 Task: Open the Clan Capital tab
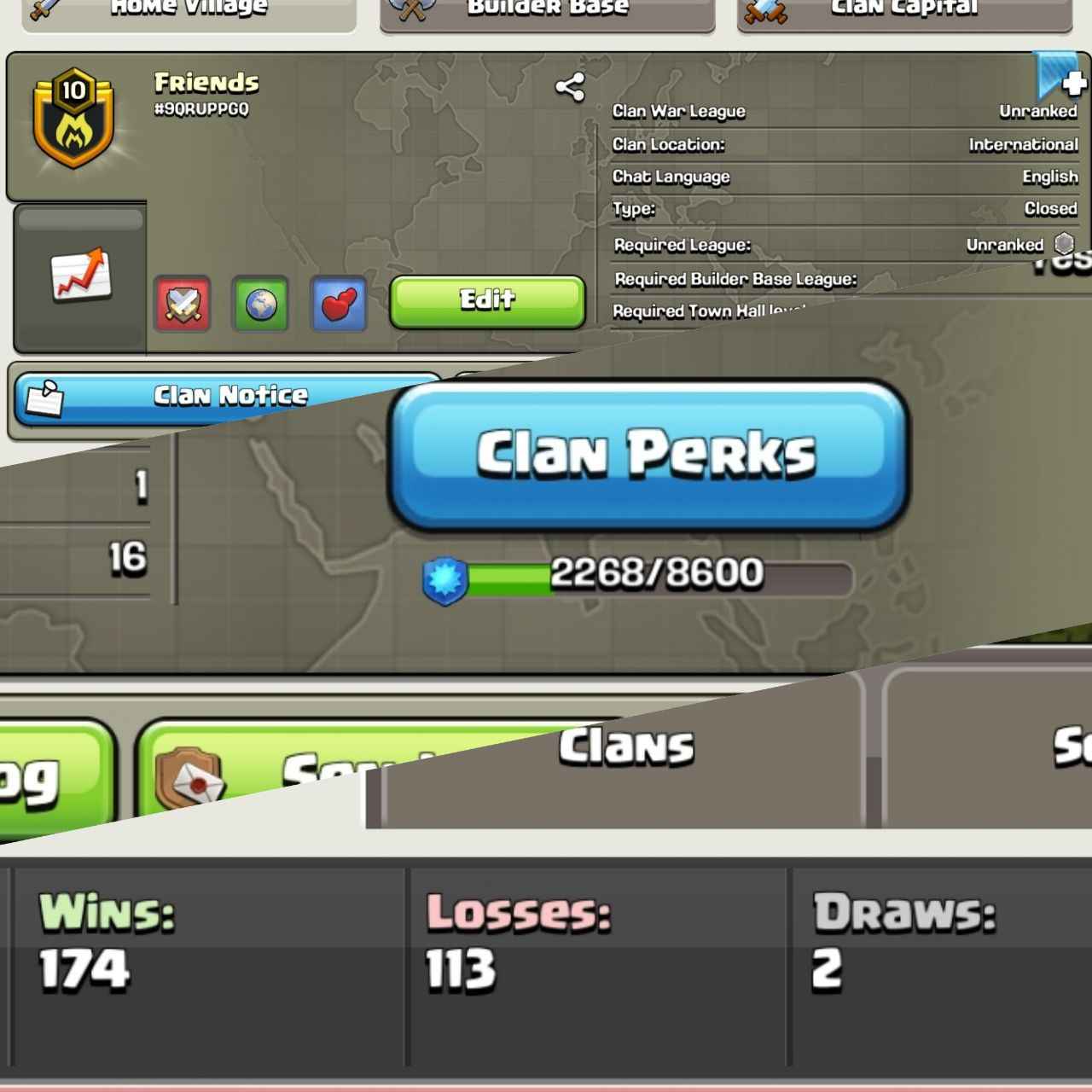903,9
